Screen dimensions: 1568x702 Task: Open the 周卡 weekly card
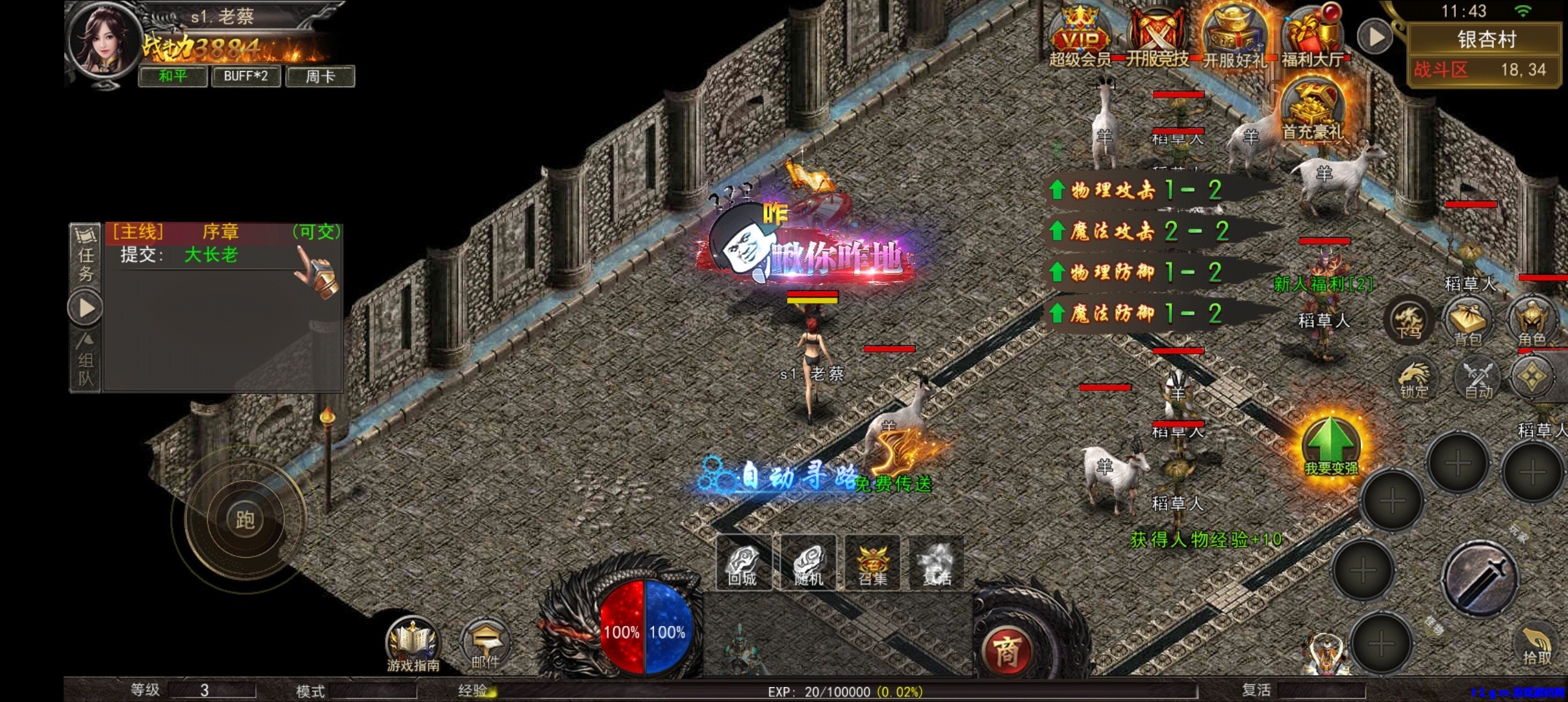click(320, 76)
